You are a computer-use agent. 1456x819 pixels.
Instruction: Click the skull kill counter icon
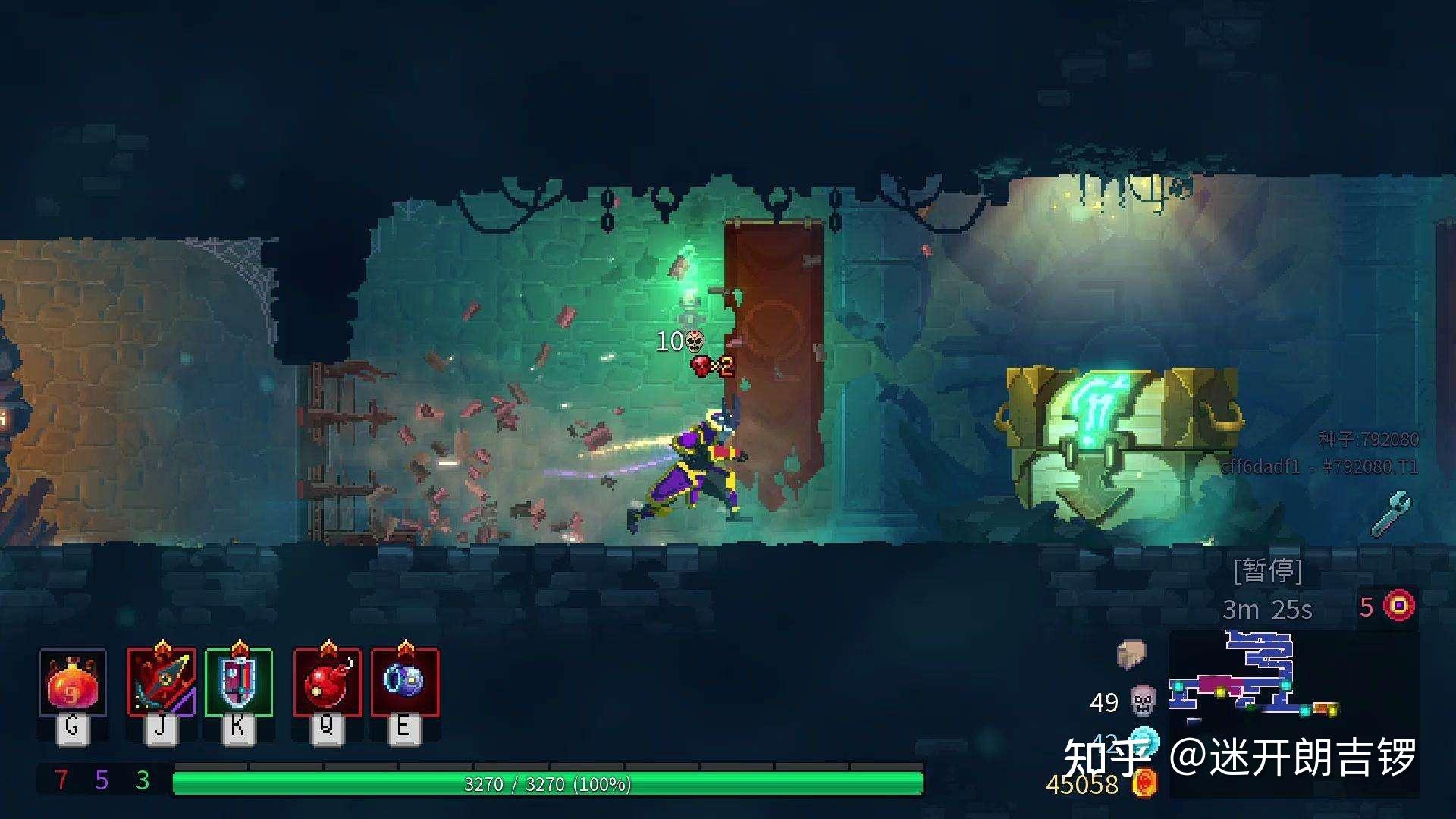[x=1143, y=701]
